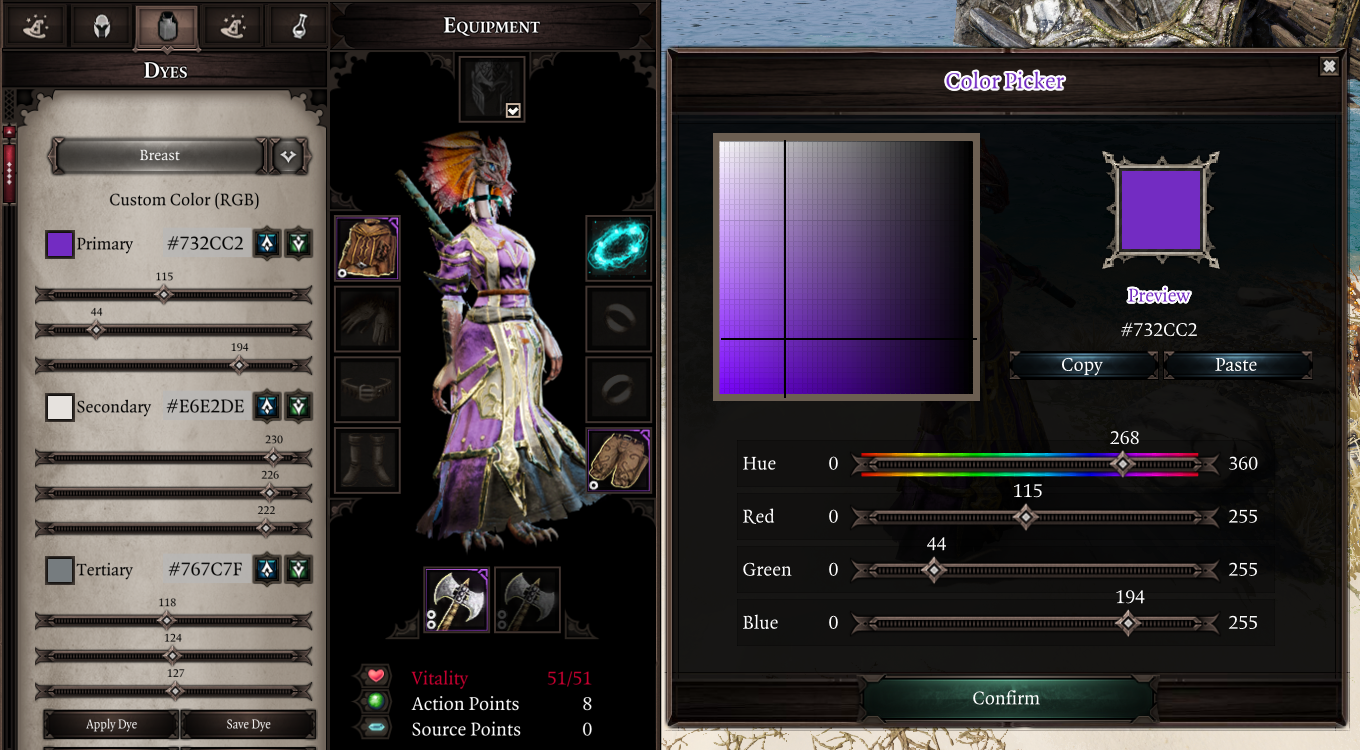The image size is (1360, 750).
Task: Select the teal ring accessory slot icon
Action: click(618, 247)
